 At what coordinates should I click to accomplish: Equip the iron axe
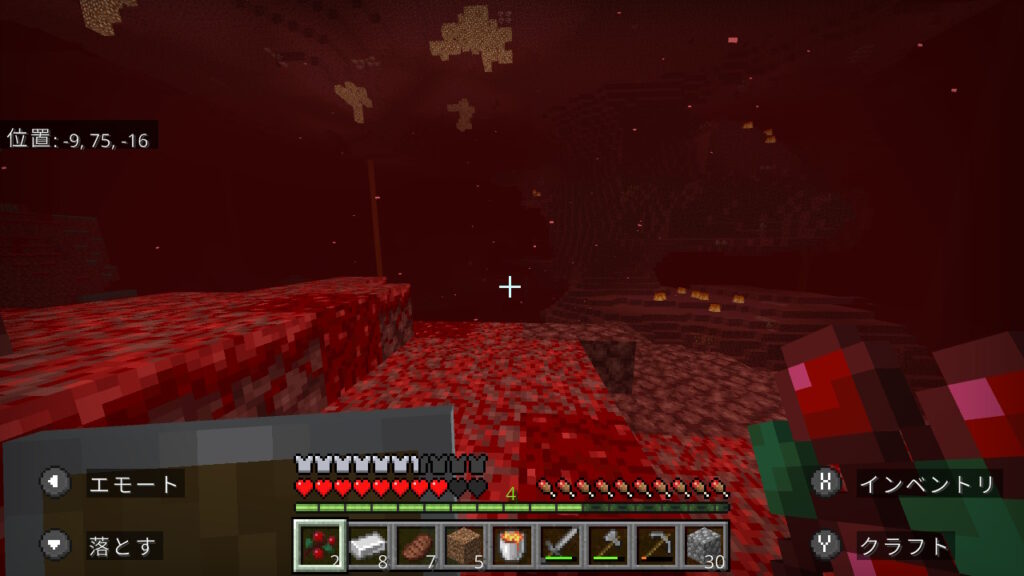[607, 545]
